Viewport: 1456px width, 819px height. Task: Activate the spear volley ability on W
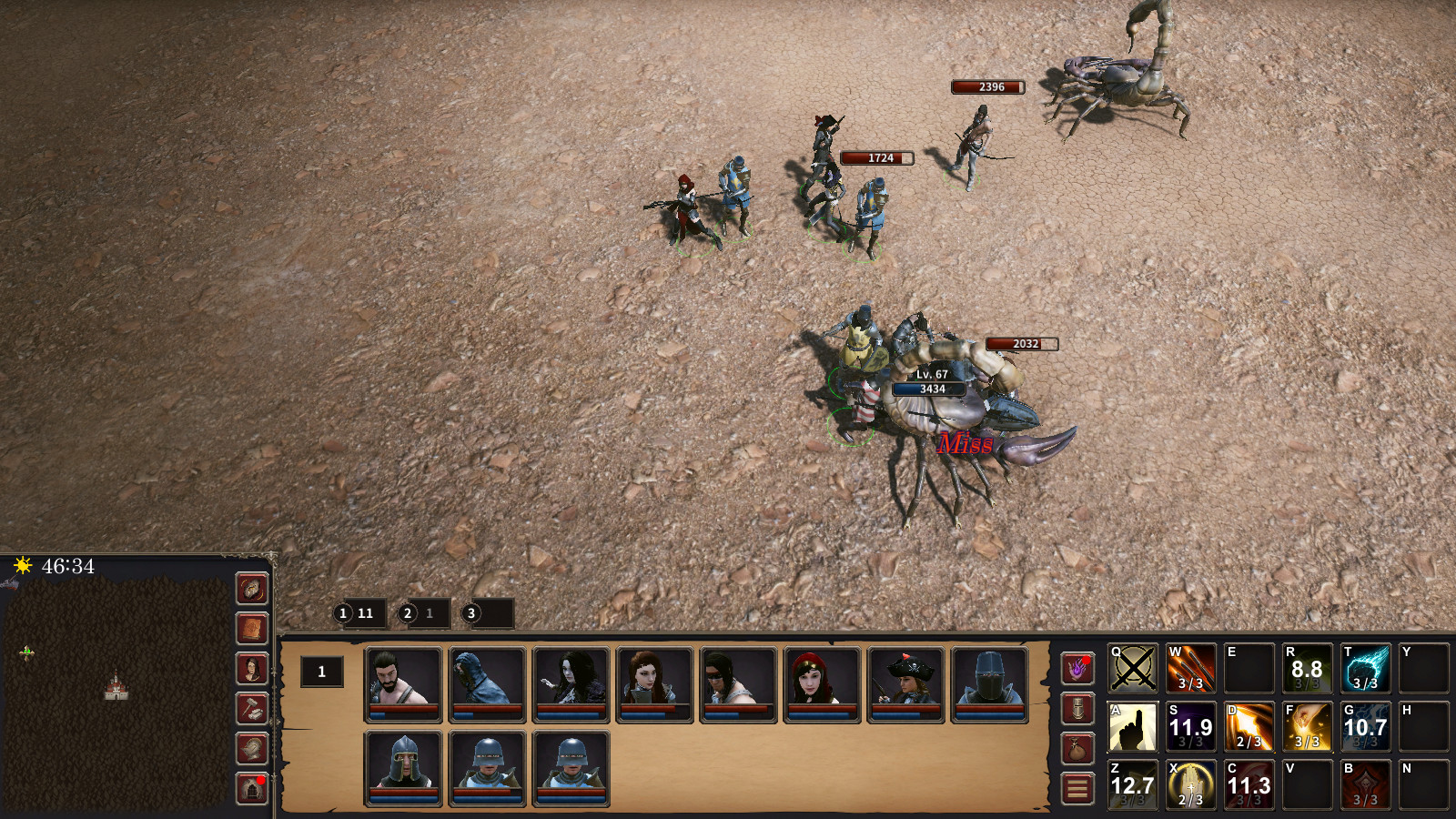click(x=1191, y=667)
